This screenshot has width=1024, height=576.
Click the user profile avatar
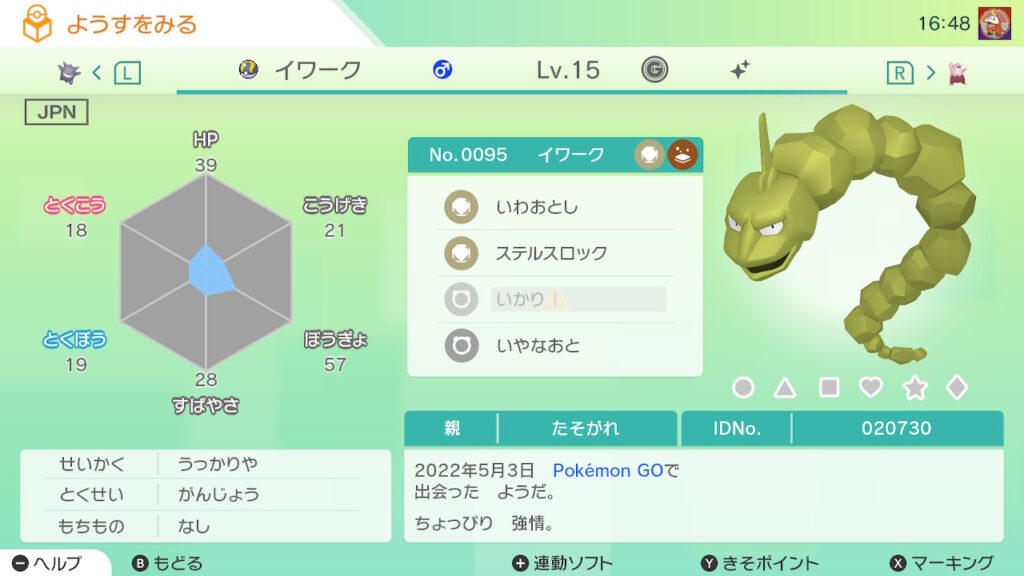click(x=993, y=22)
